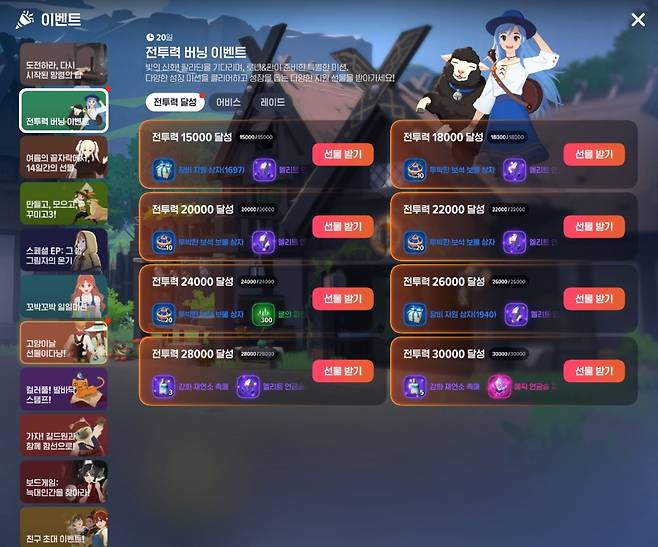Close the event window
Screen dimensions: 658x547
638,20
